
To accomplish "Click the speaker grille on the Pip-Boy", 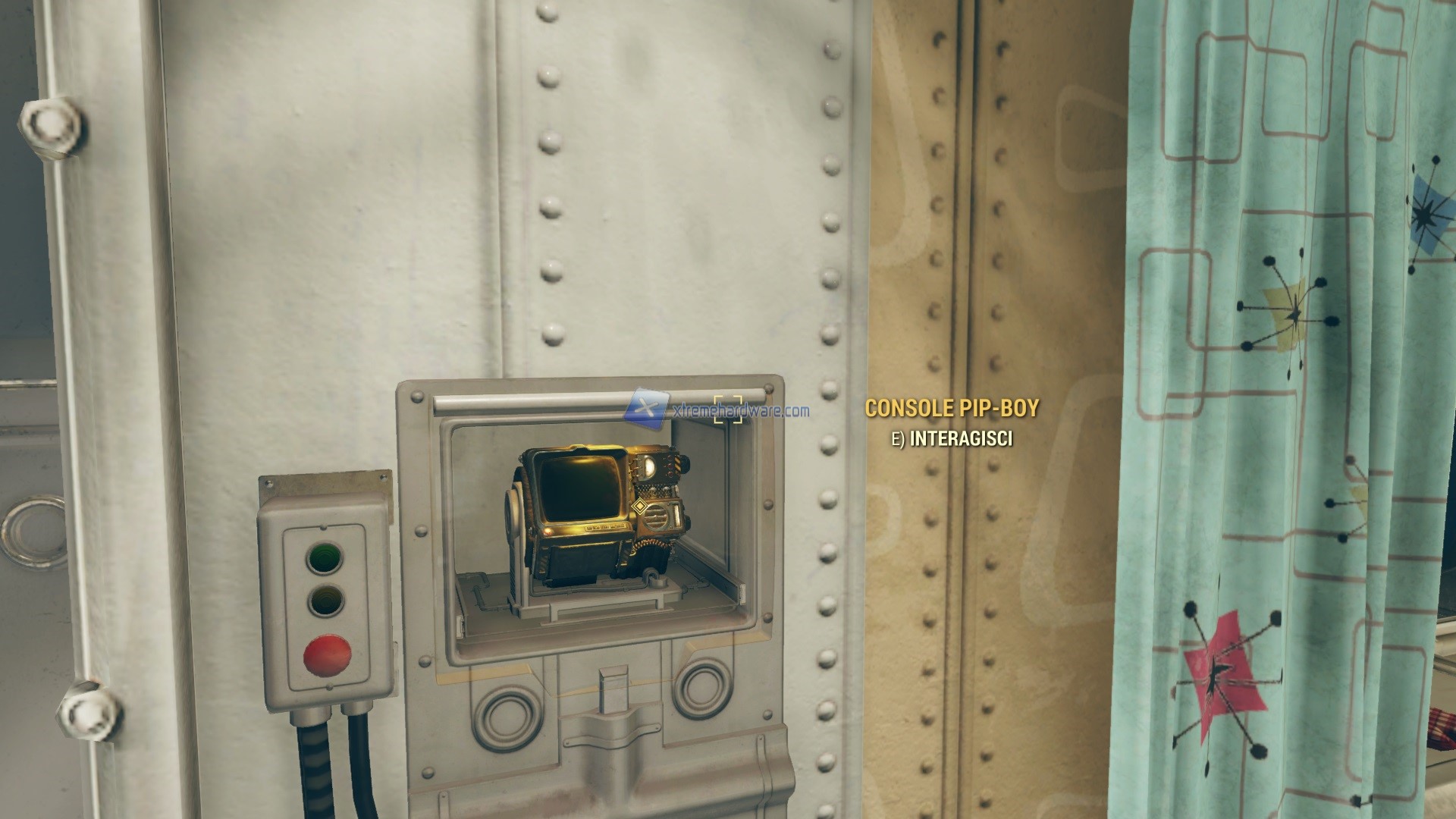I will point(657,517).
